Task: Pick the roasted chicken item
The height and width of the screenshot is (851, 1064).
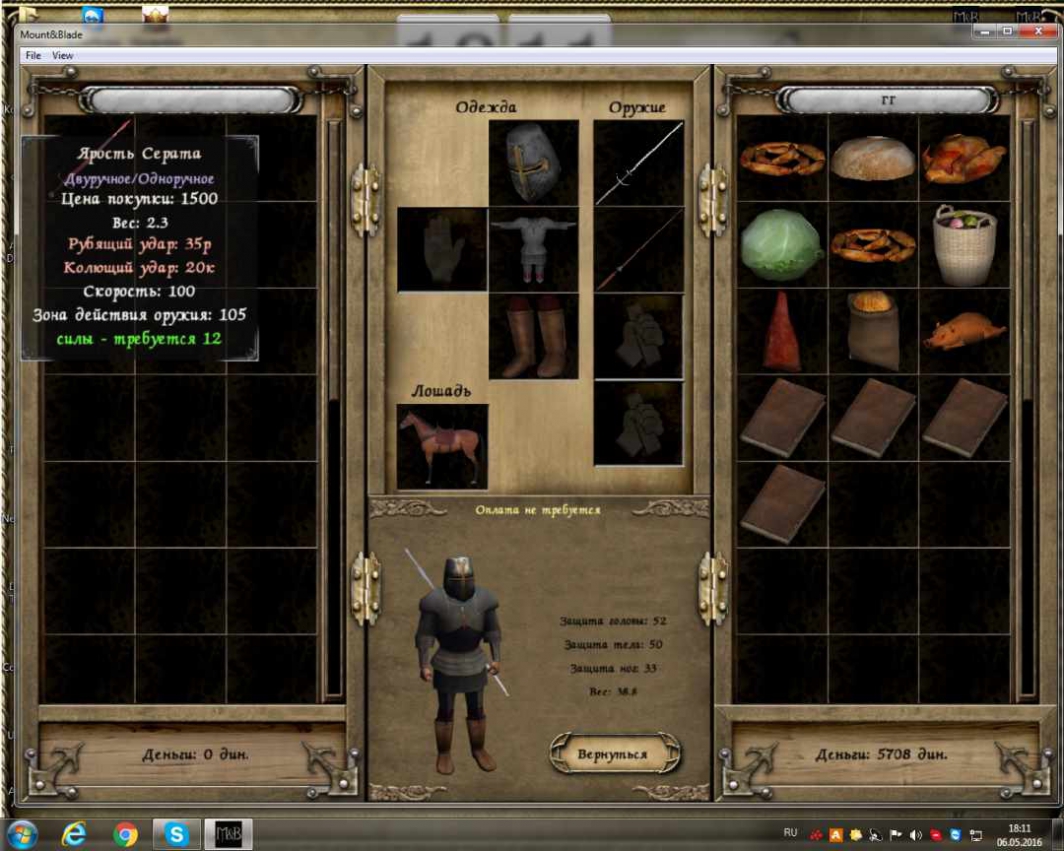Action: [x=964, y=158]
